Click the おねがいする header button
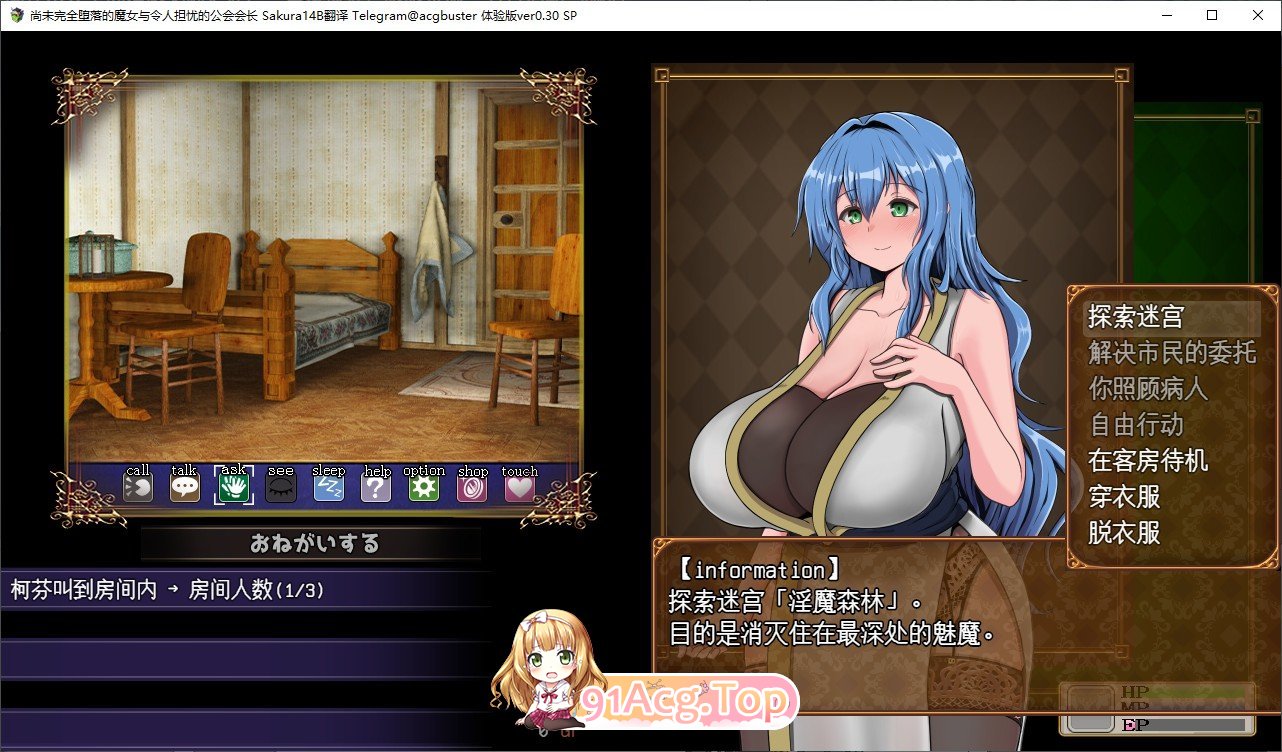 313,543
